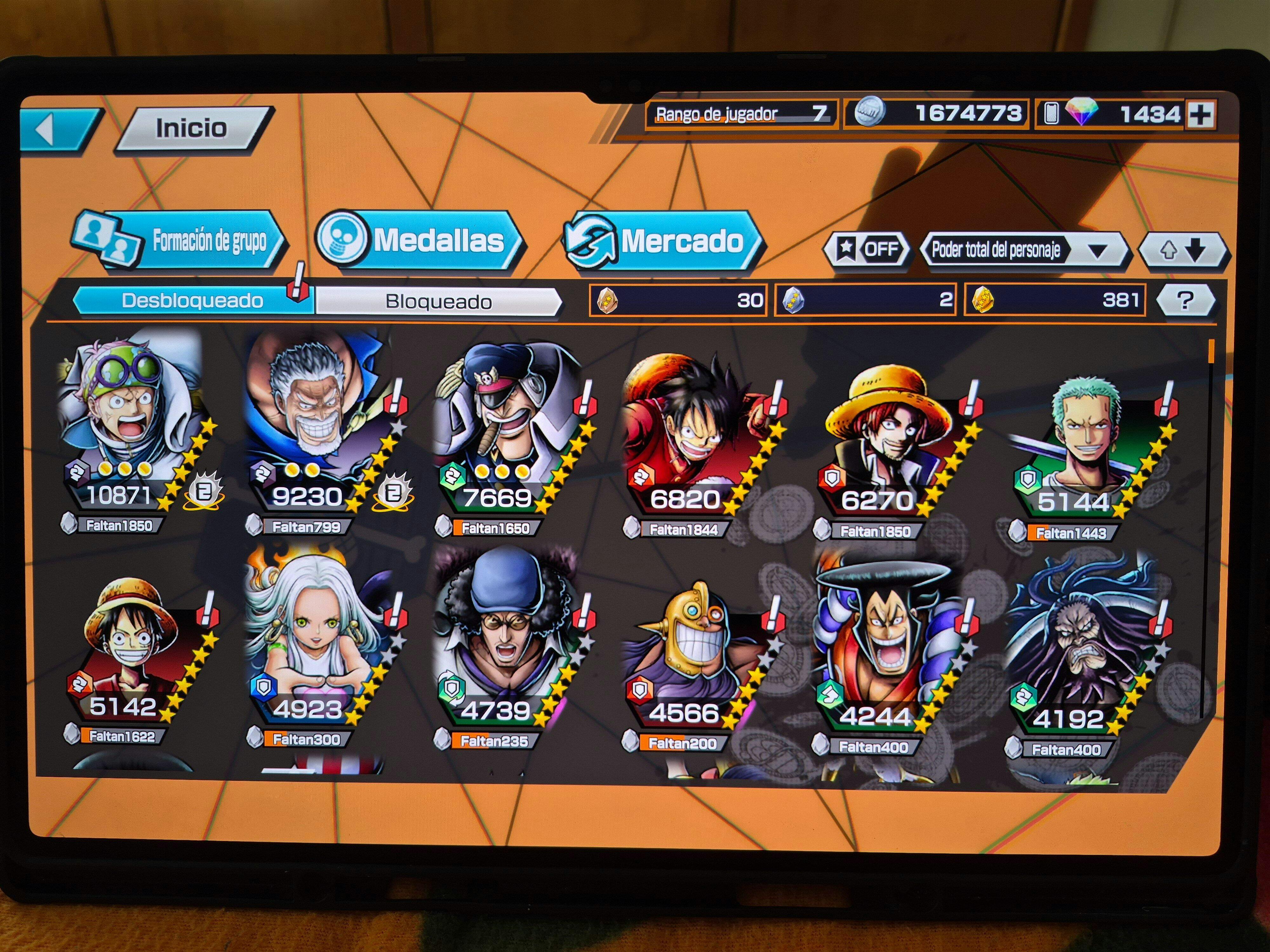Switch to the Bloqueado tab
This screenshot has width=1270, height=952.
tap(438, 302)
